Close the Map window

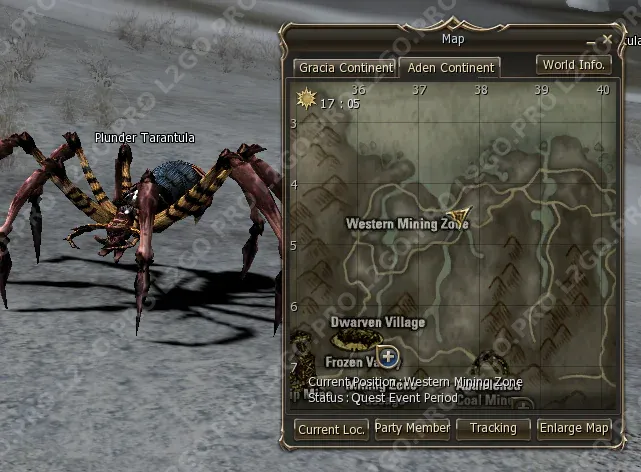point(606,40)
